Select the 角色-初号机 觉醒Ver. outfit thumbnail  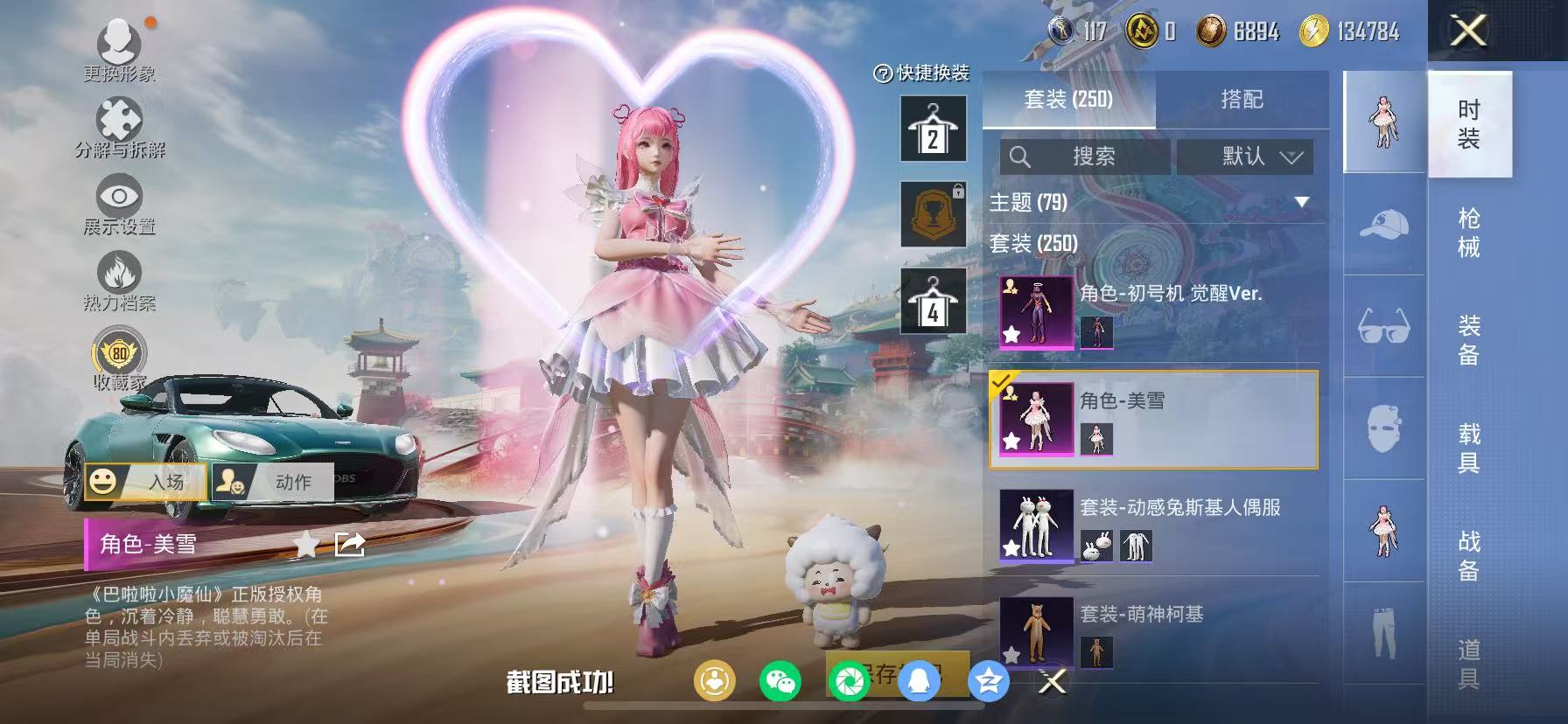[x=1035, y=311]
